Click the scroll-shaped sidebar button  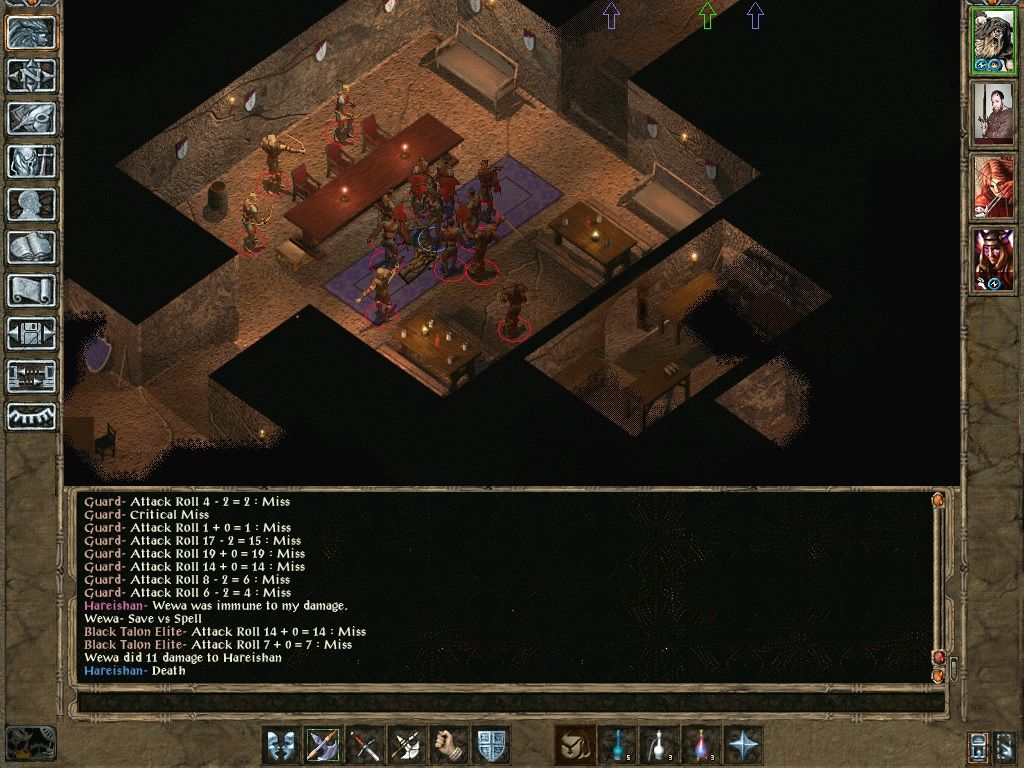point(32,290)
